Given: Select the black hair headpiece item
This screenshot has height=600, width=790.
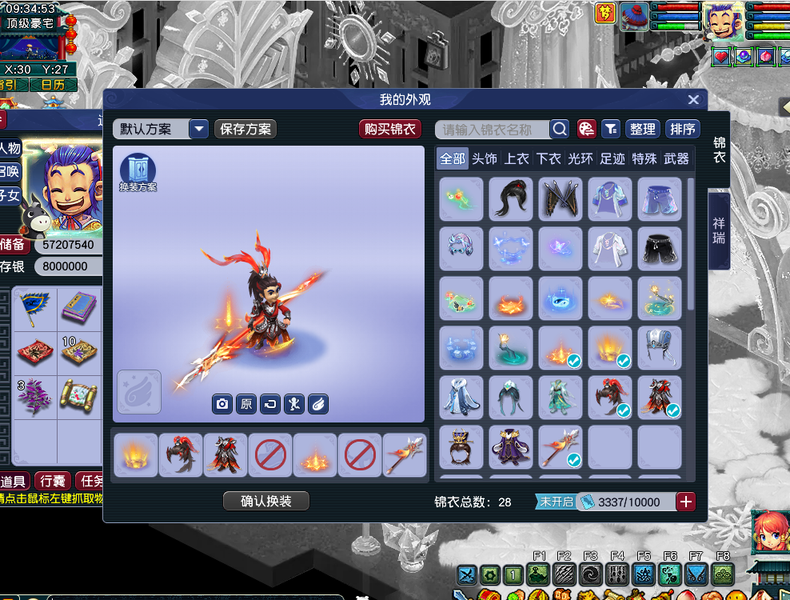Looking at the screenshot, I should coord(510,199).
